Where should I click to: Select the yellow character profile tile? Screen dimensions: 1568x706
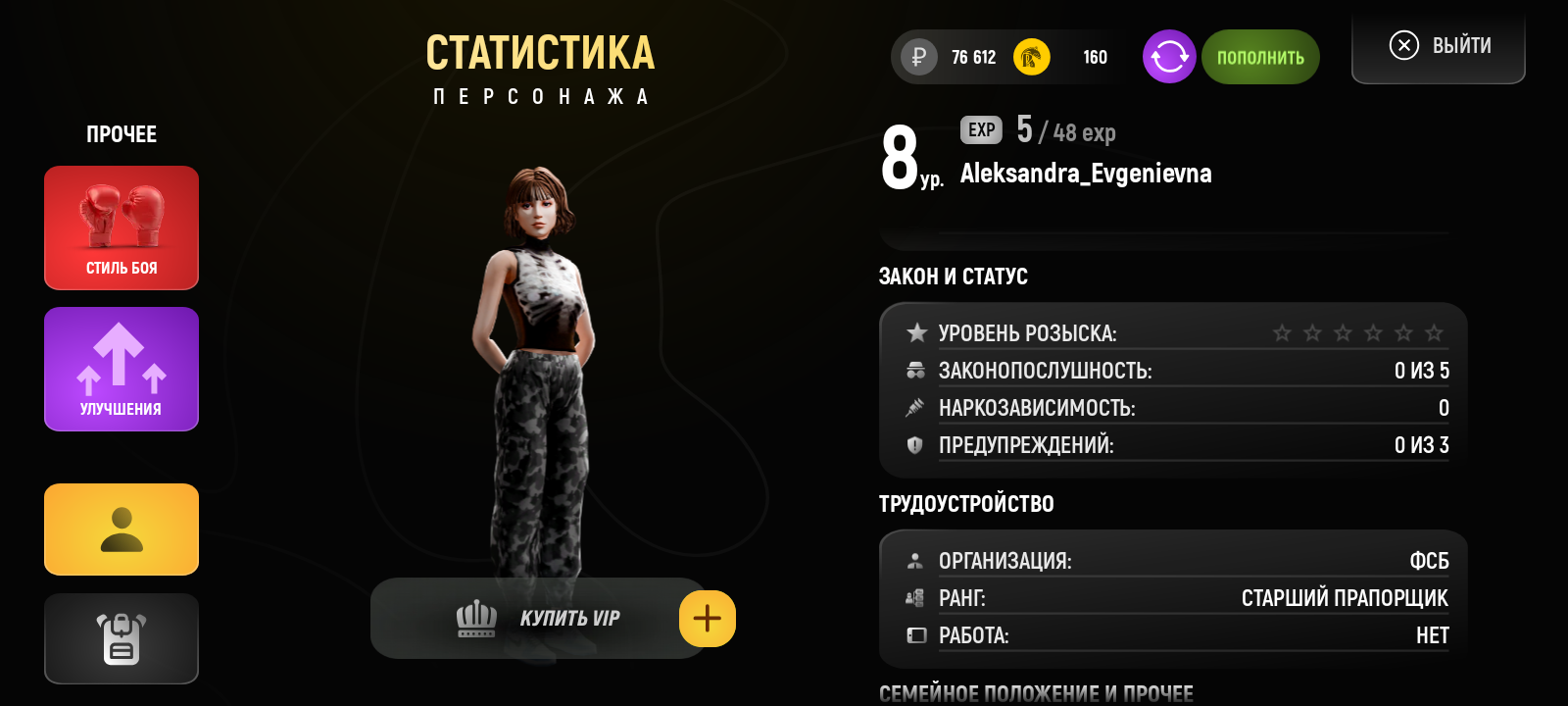(122, 529)
